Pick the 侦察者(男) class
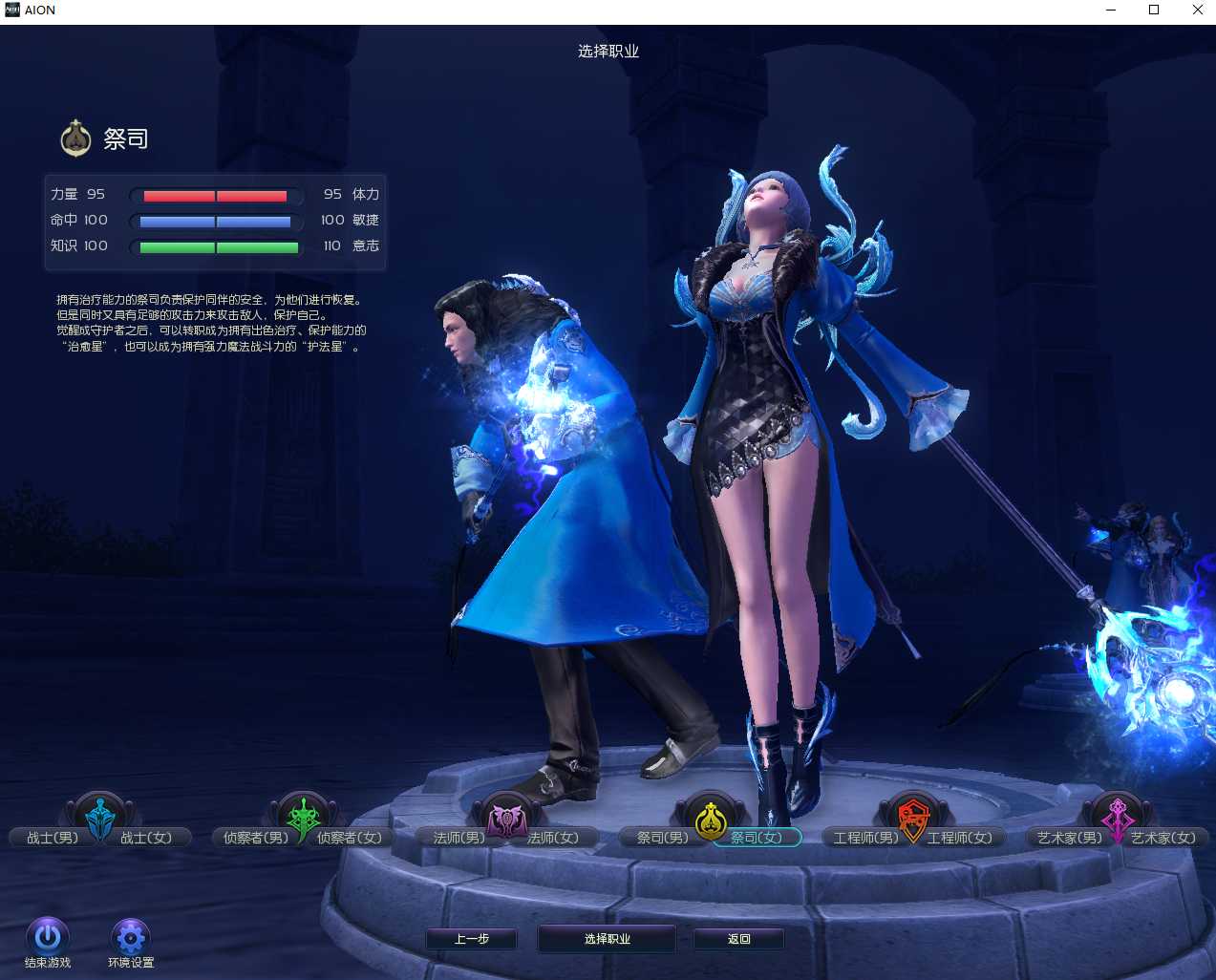Image resolution: width=1216 pixels, height=980 pixels. click(x=255, y=838)
